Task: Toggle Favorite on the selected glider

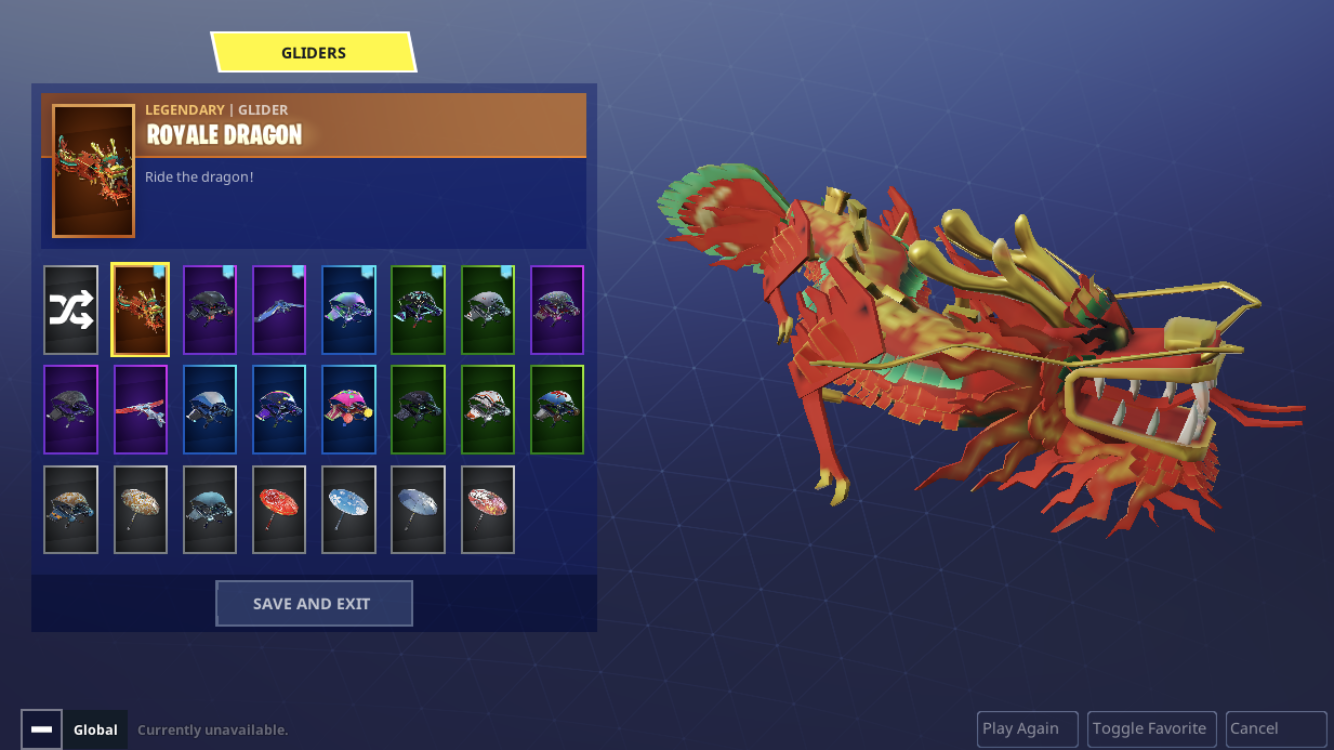Action: pos(1149,729)
